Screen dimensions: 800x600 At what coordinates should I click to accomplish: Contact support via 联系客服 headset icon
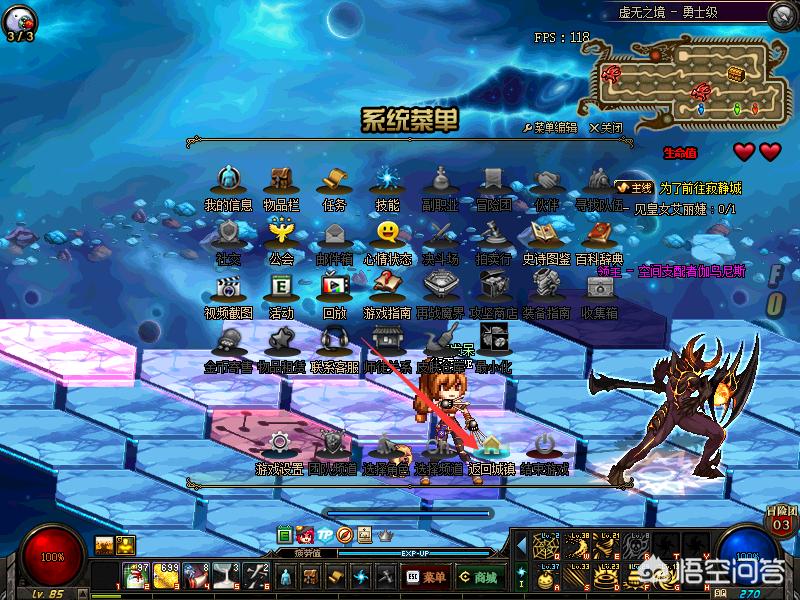333,342
